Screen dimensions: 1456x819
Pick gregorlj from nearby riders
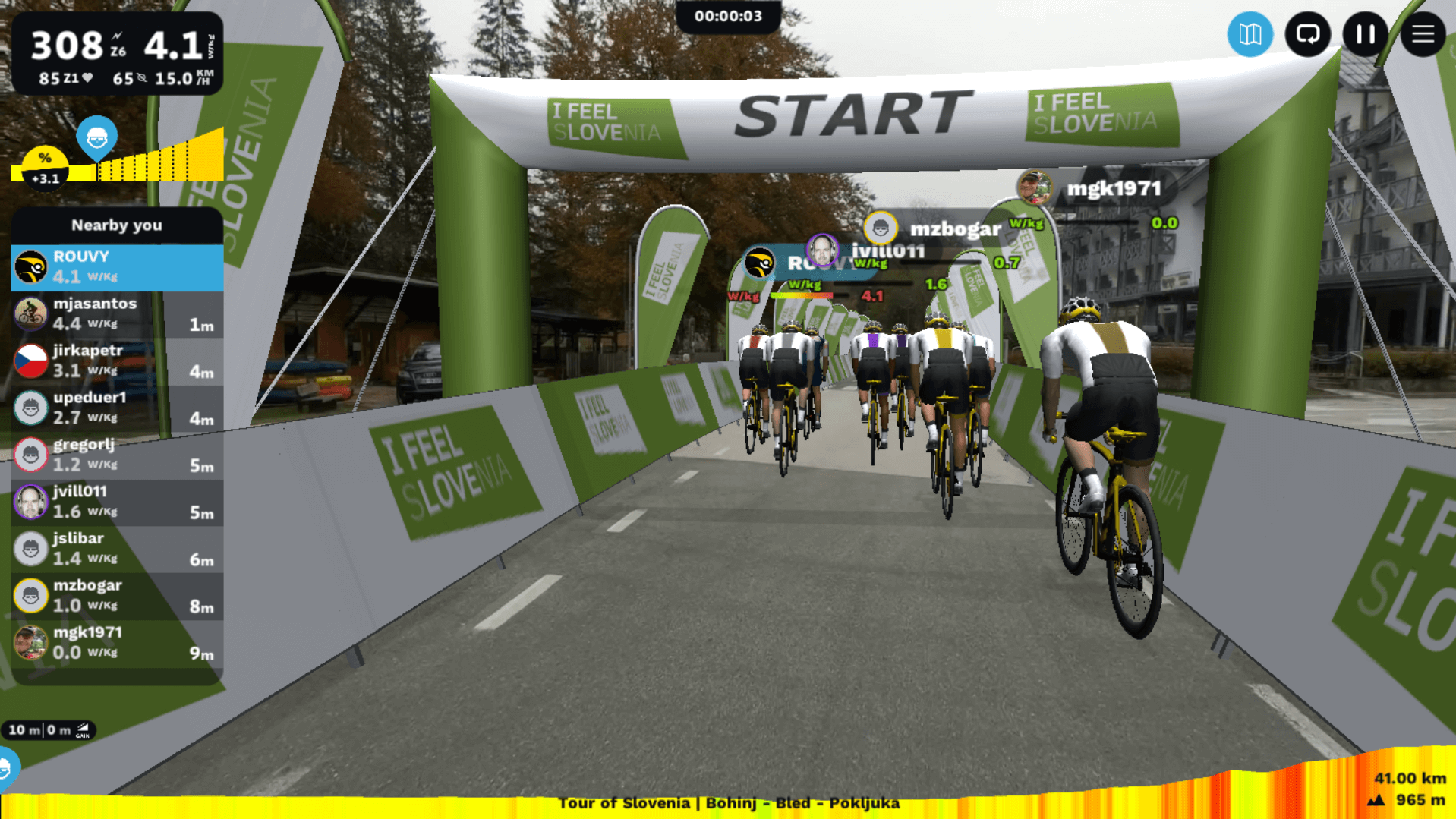(117, 455)
